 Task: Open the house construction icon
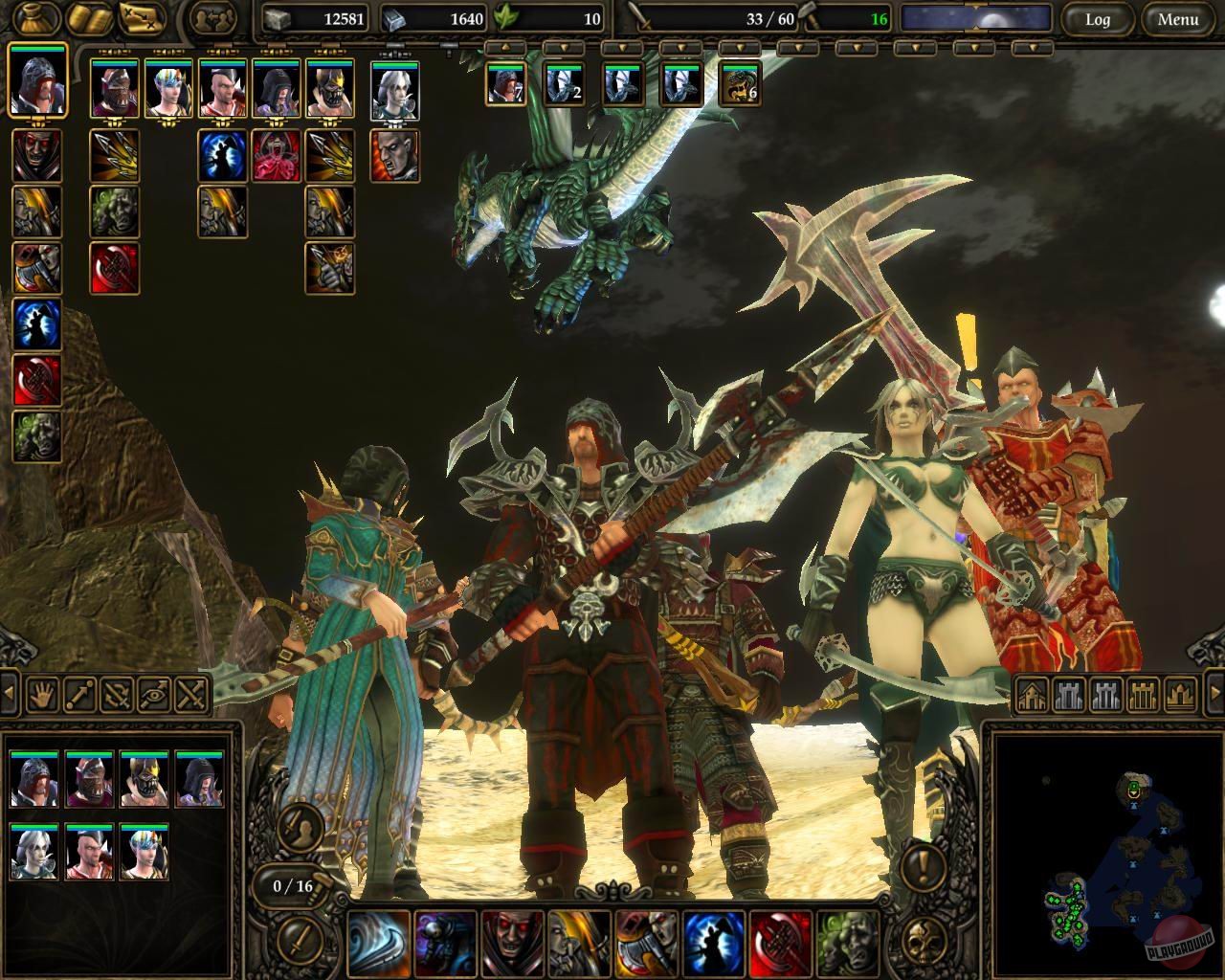1033,696
